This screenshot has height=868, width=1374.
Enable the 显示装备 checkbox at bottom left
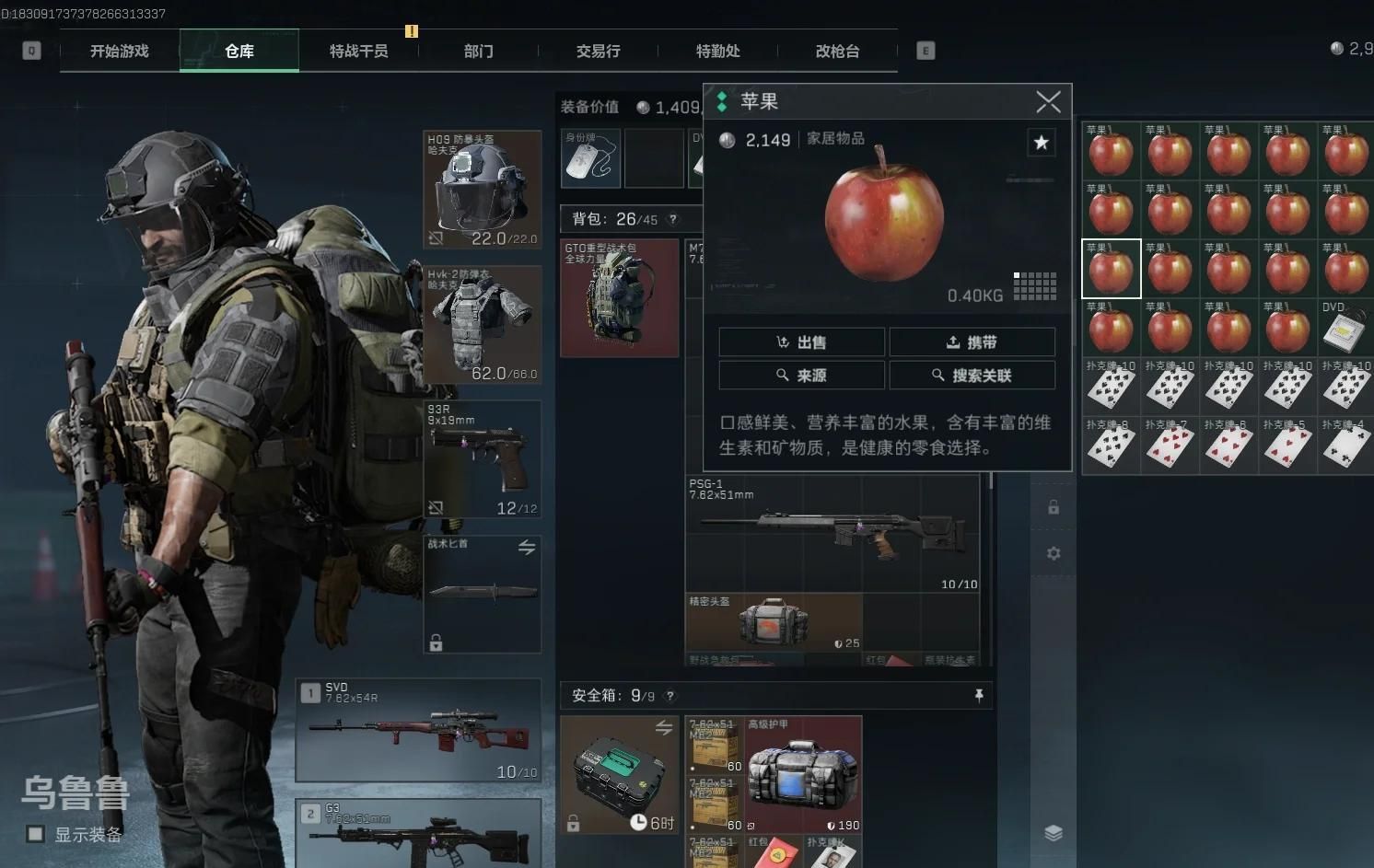tap(34, 834)
